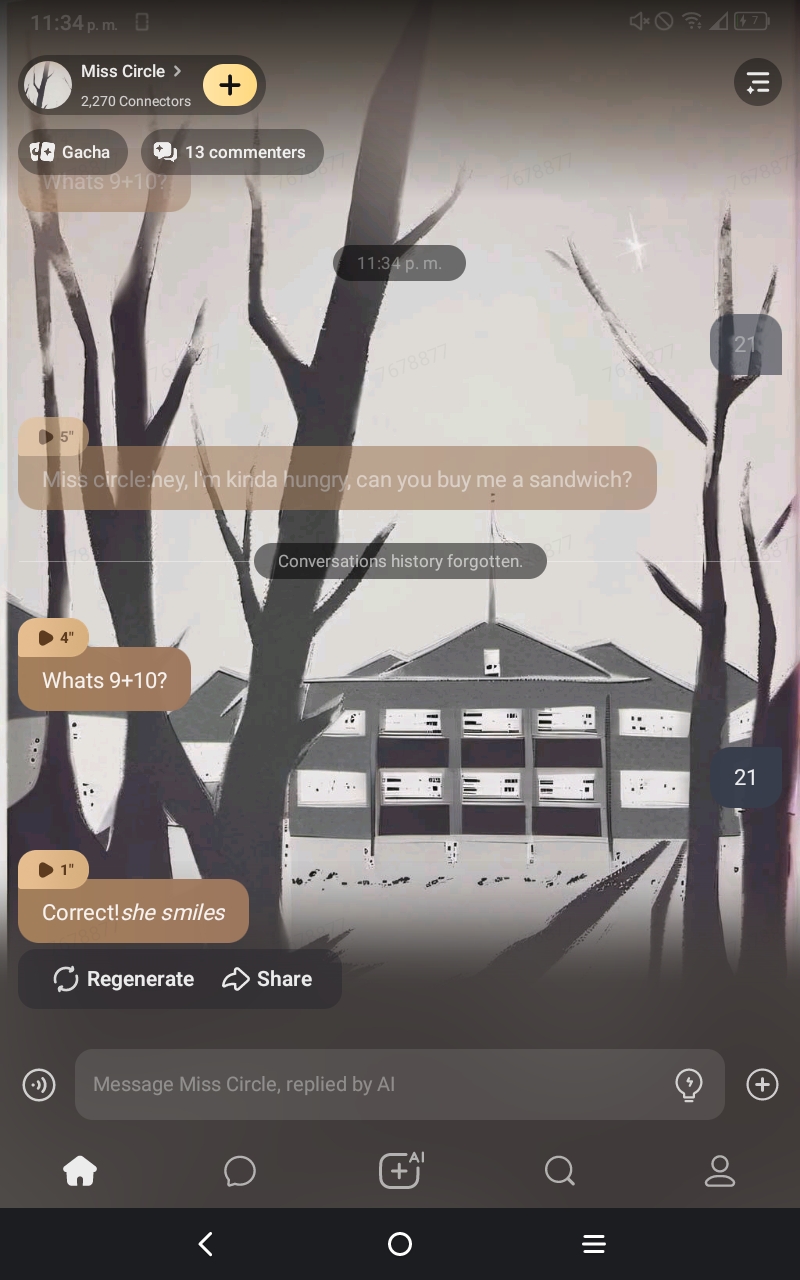Tap the voice input icon beside message box

39,1084
